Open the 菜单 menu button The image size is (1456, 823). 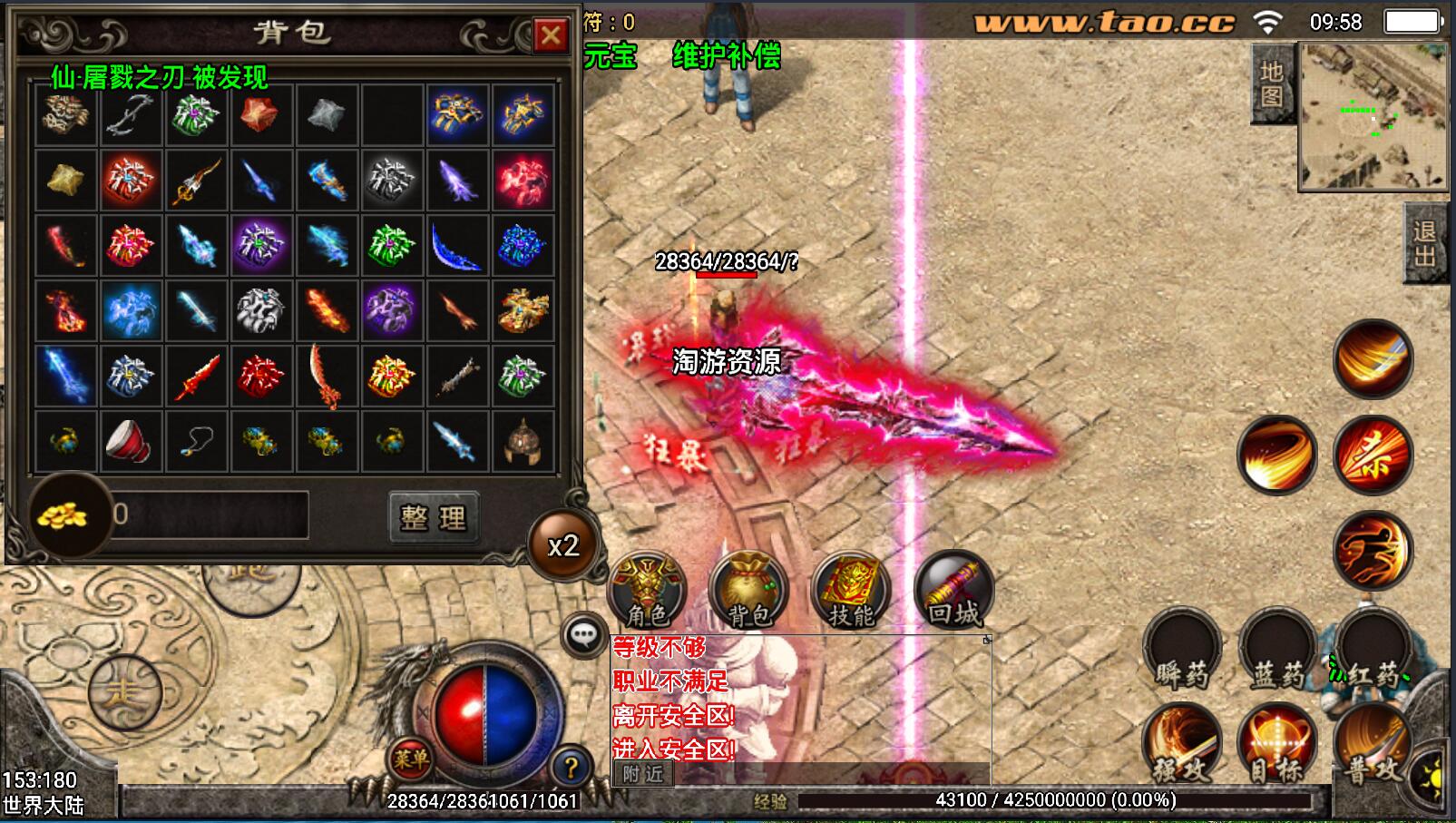tap(411, 758)
